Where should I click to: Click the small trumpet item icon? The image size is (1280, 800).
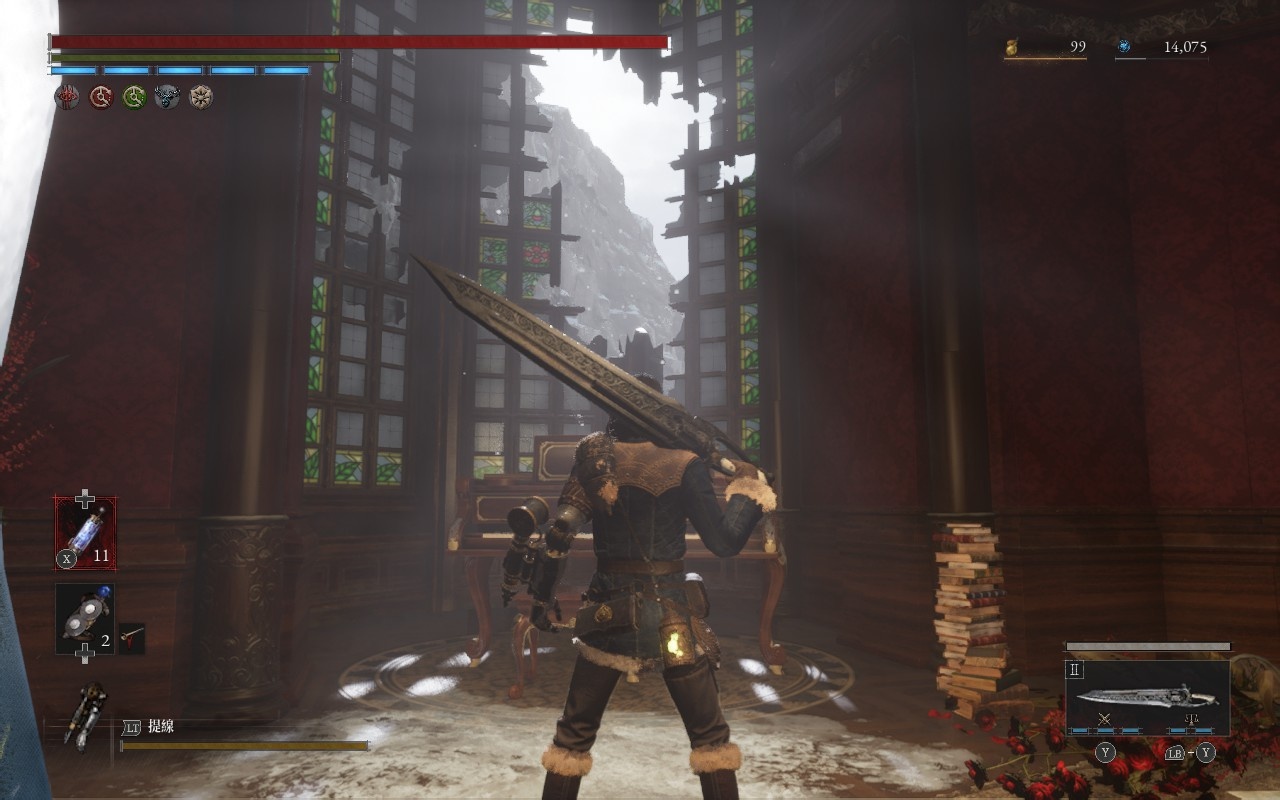click(x=131, y=637)
